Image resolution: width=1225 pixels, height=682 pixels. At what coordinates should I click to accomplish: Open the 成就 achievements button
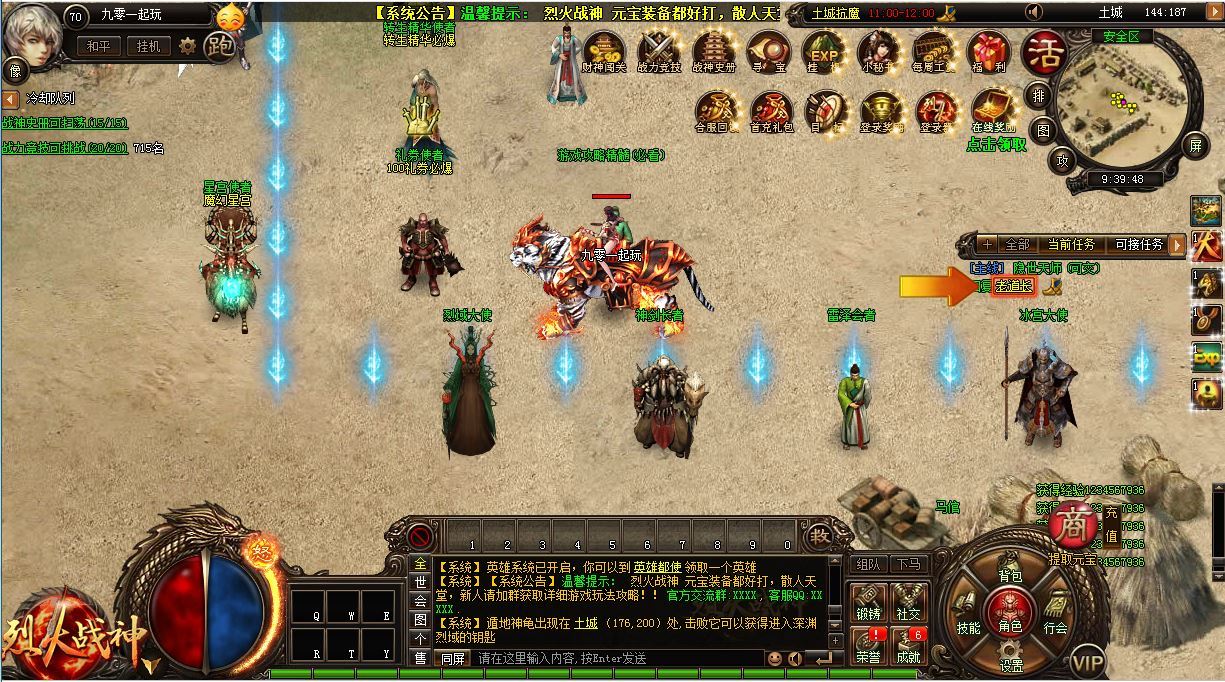tap(908, 645)
